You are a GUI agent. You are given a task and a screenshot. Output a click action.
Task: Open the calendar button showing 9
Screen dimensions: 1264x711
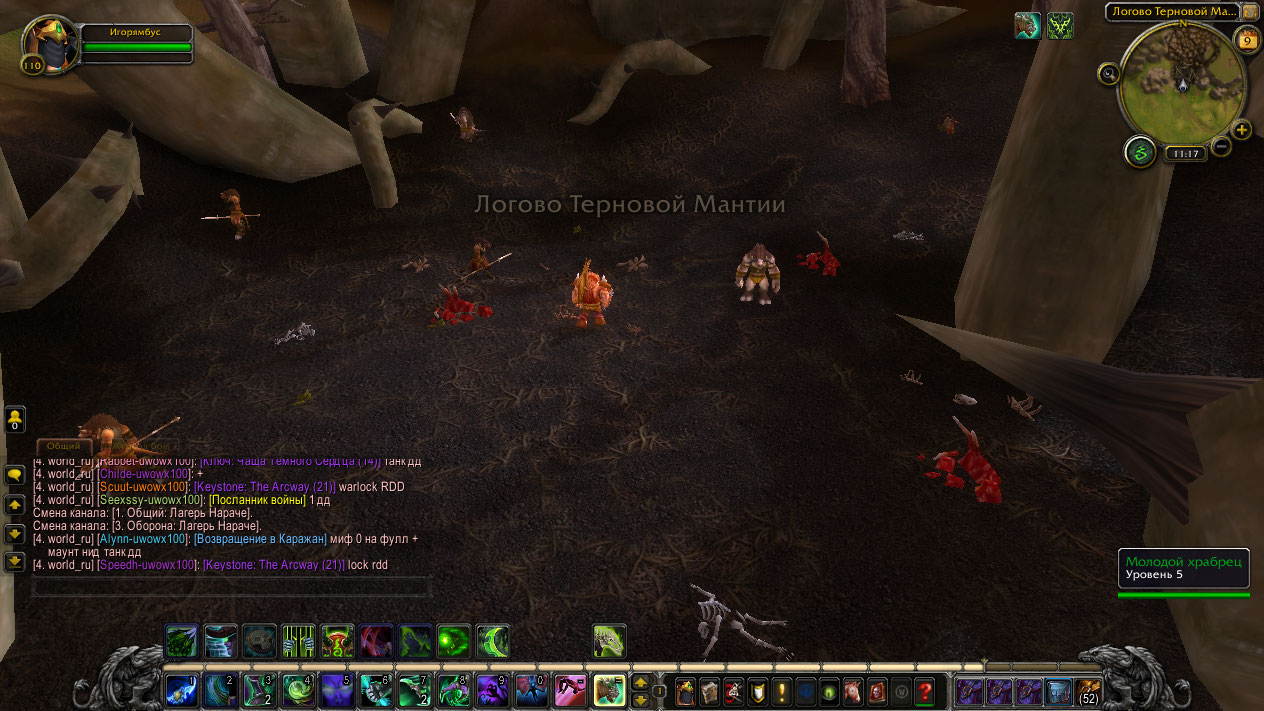click(x=1247, y=40)
